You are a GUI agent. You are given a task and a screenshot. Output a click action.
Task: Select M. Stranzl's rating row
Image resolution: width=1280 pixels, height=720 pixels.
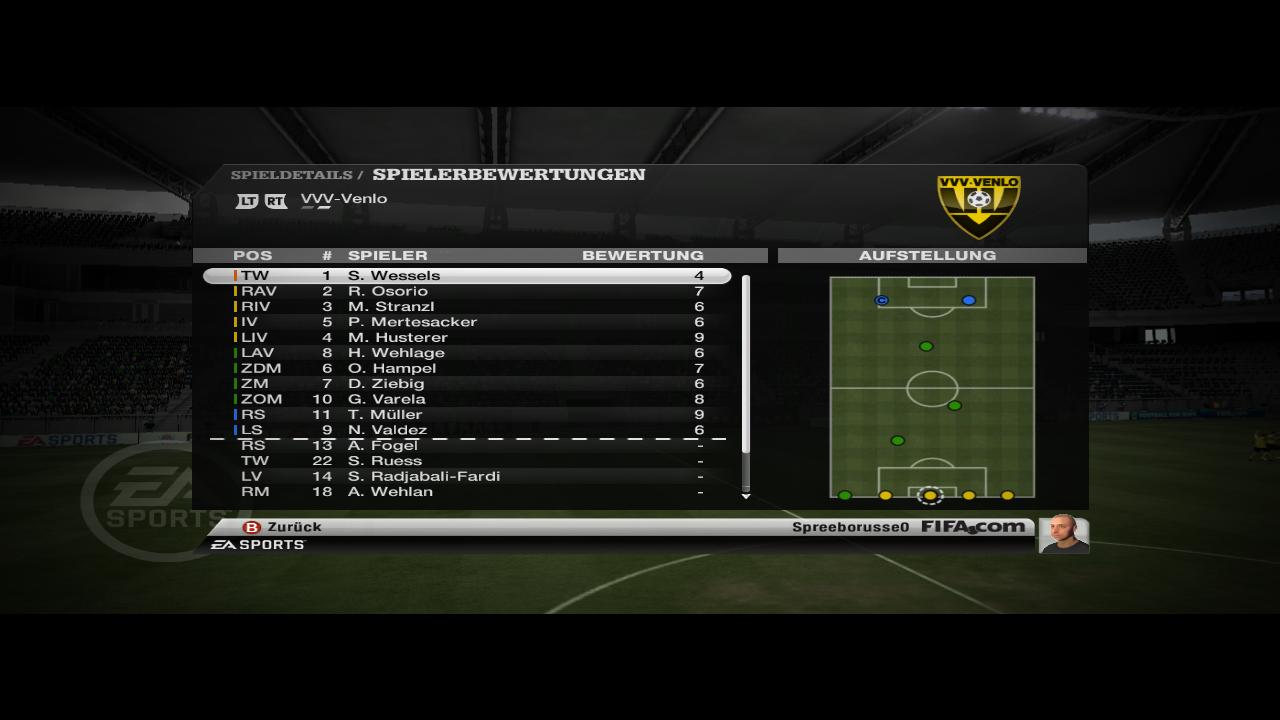point(467,306)
